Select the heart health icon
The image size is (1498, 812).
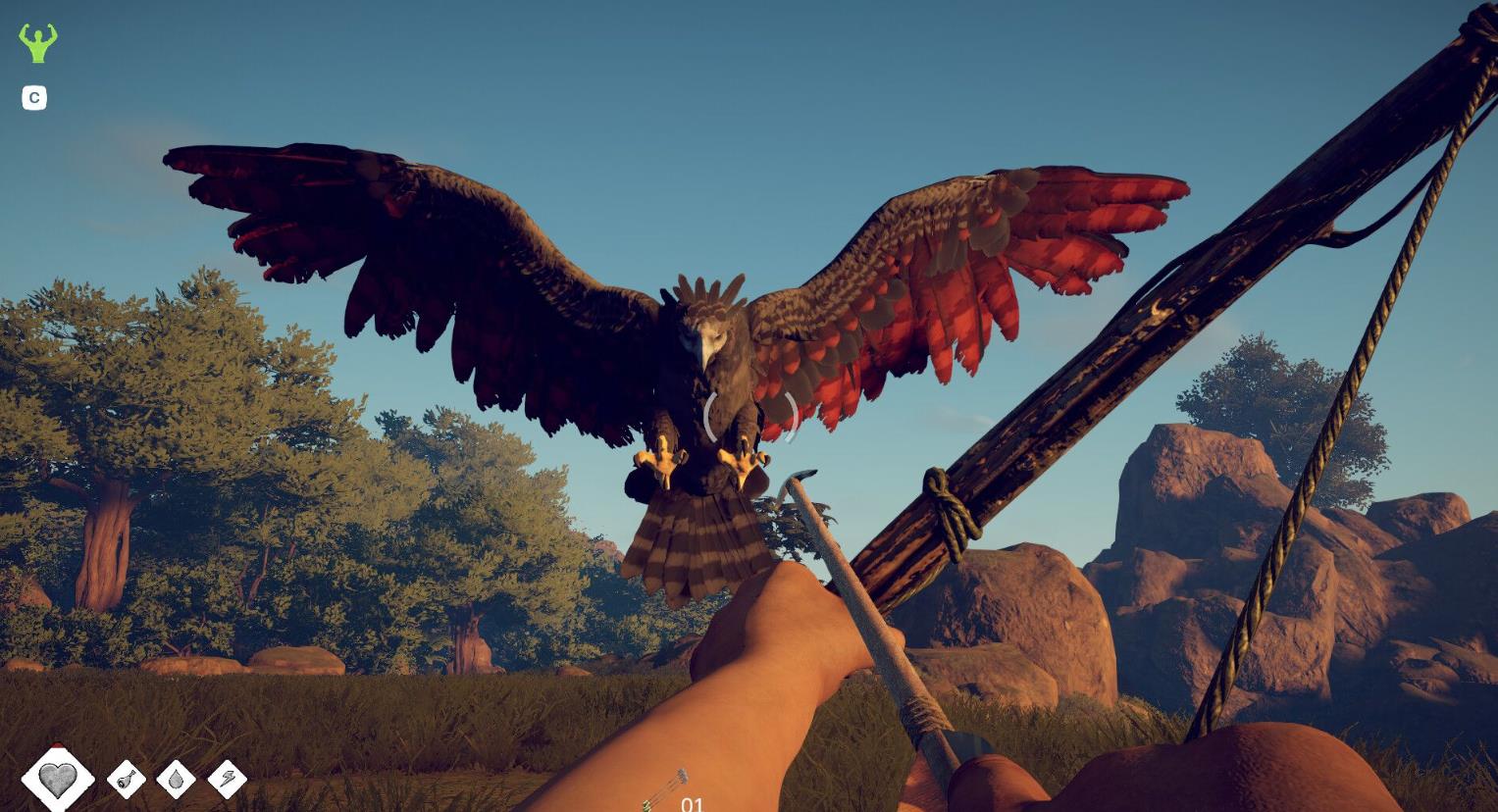click(58, 779)
